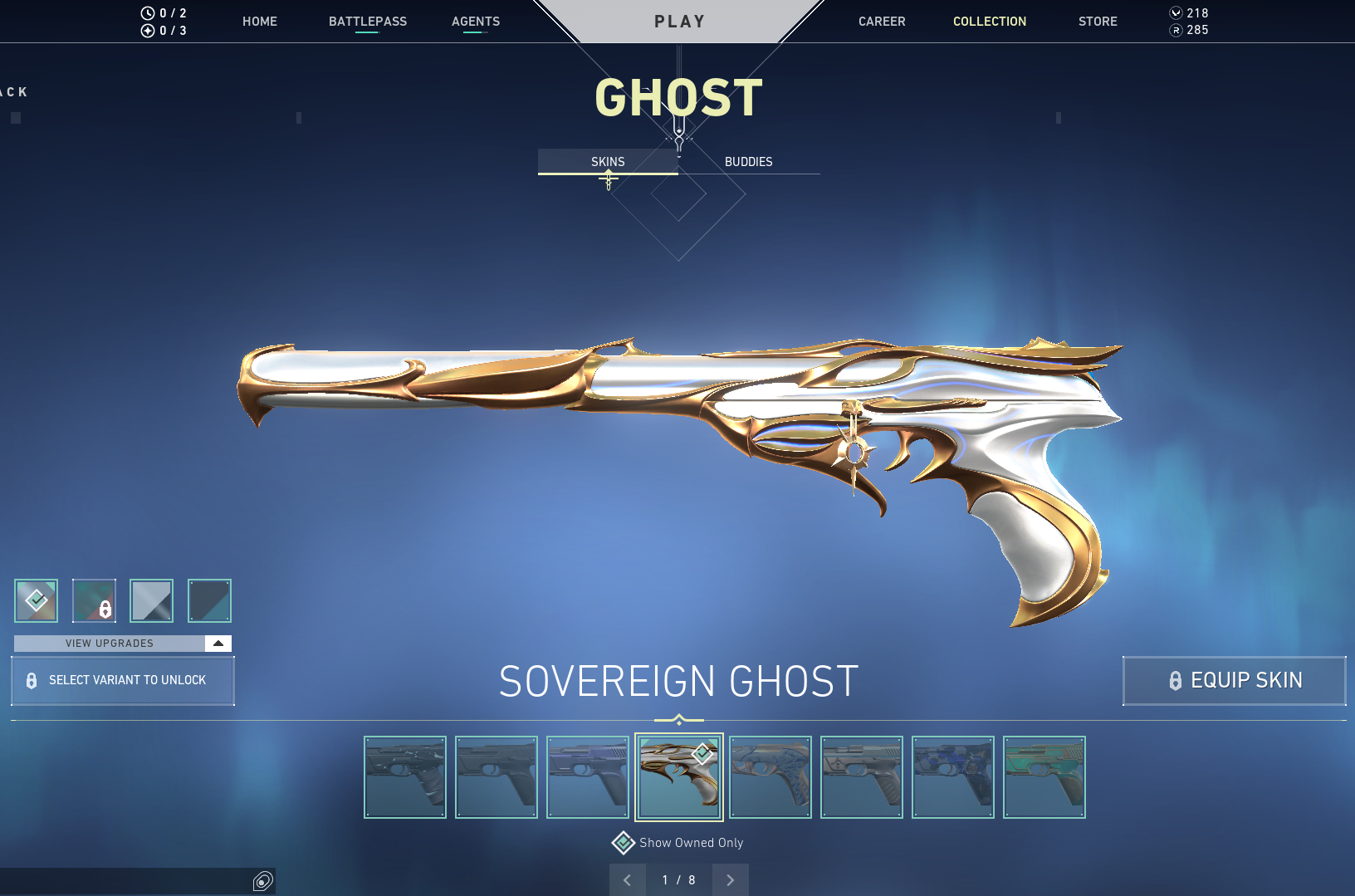This screenshot has height=896, width=1355.
Task: Click Select Variant to Unlock button
Action: [x=123, y=681]
